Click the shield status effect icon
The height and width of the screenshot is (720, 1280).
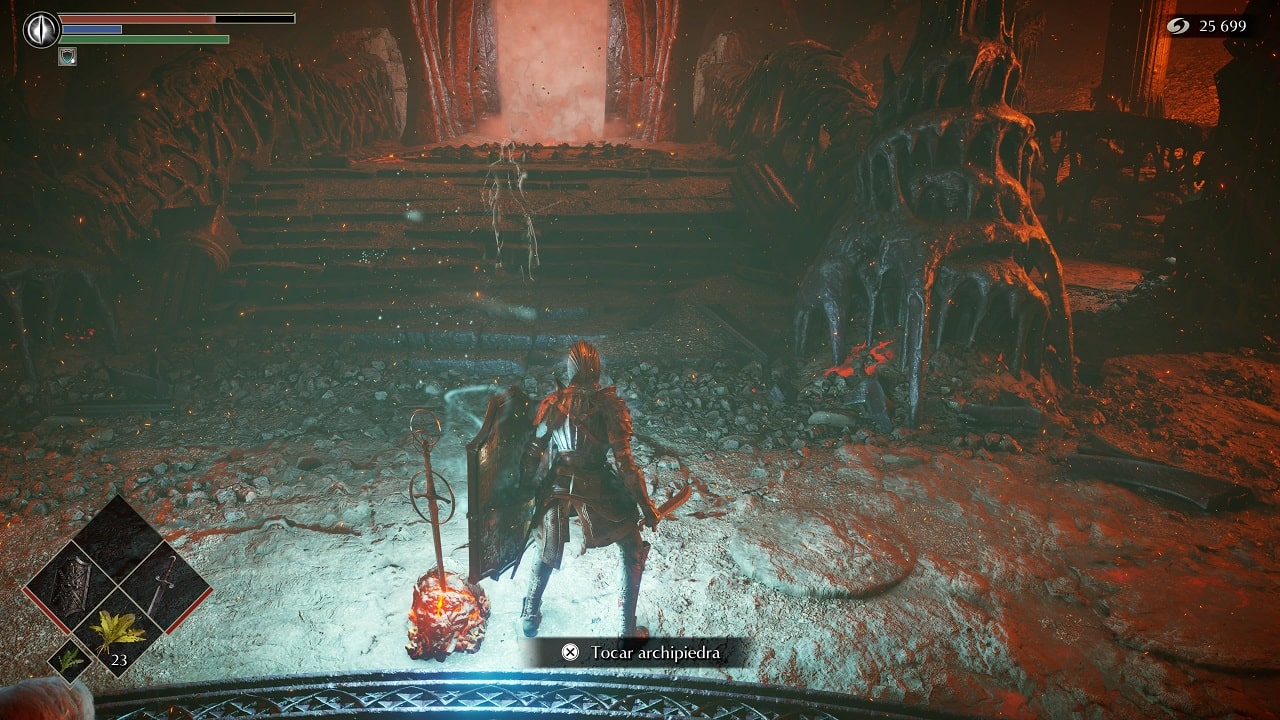pyautogui.click(x=68, y=56)
